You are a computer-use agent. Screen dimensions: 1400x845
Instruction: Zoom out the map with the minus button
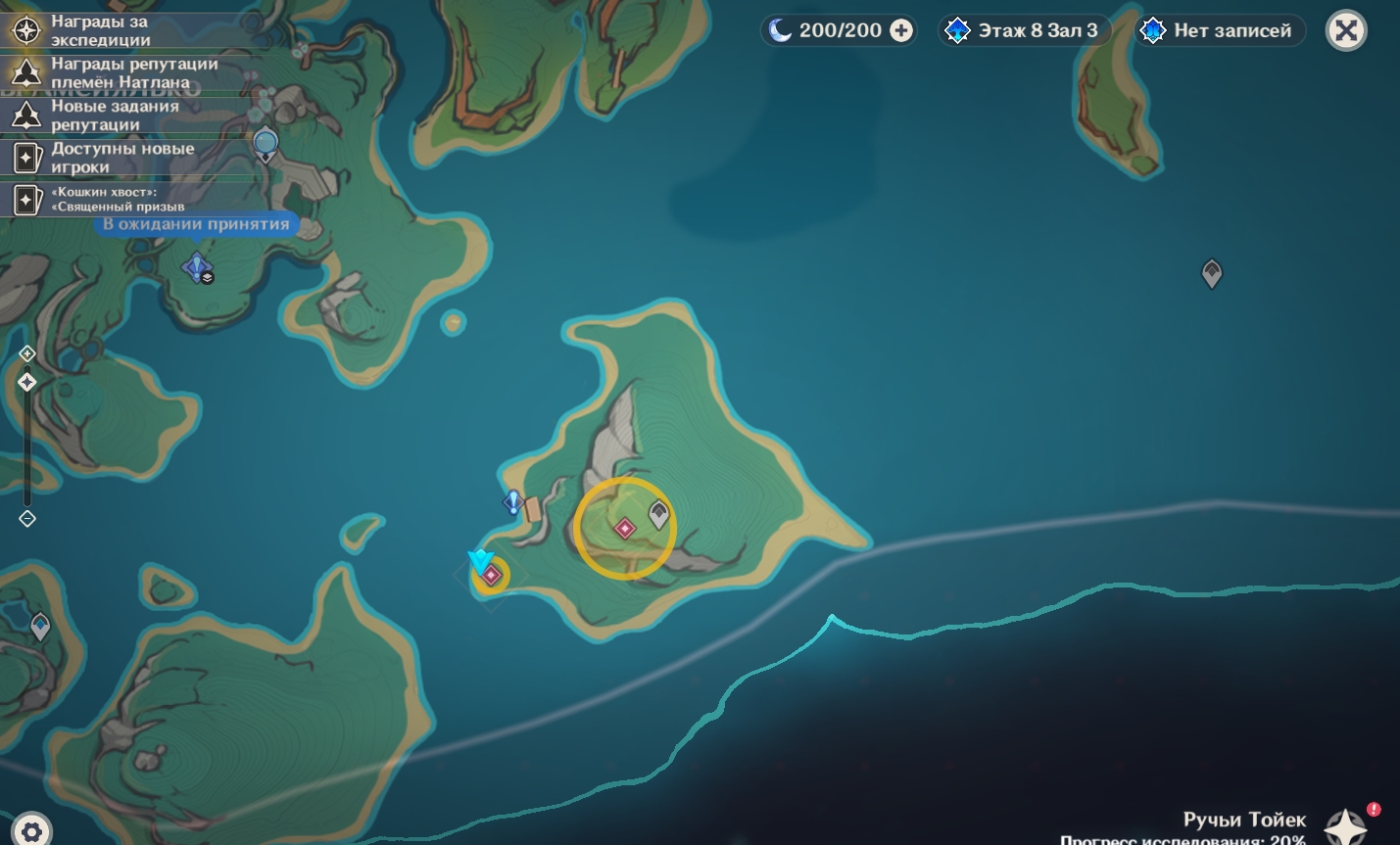[27, 518]
